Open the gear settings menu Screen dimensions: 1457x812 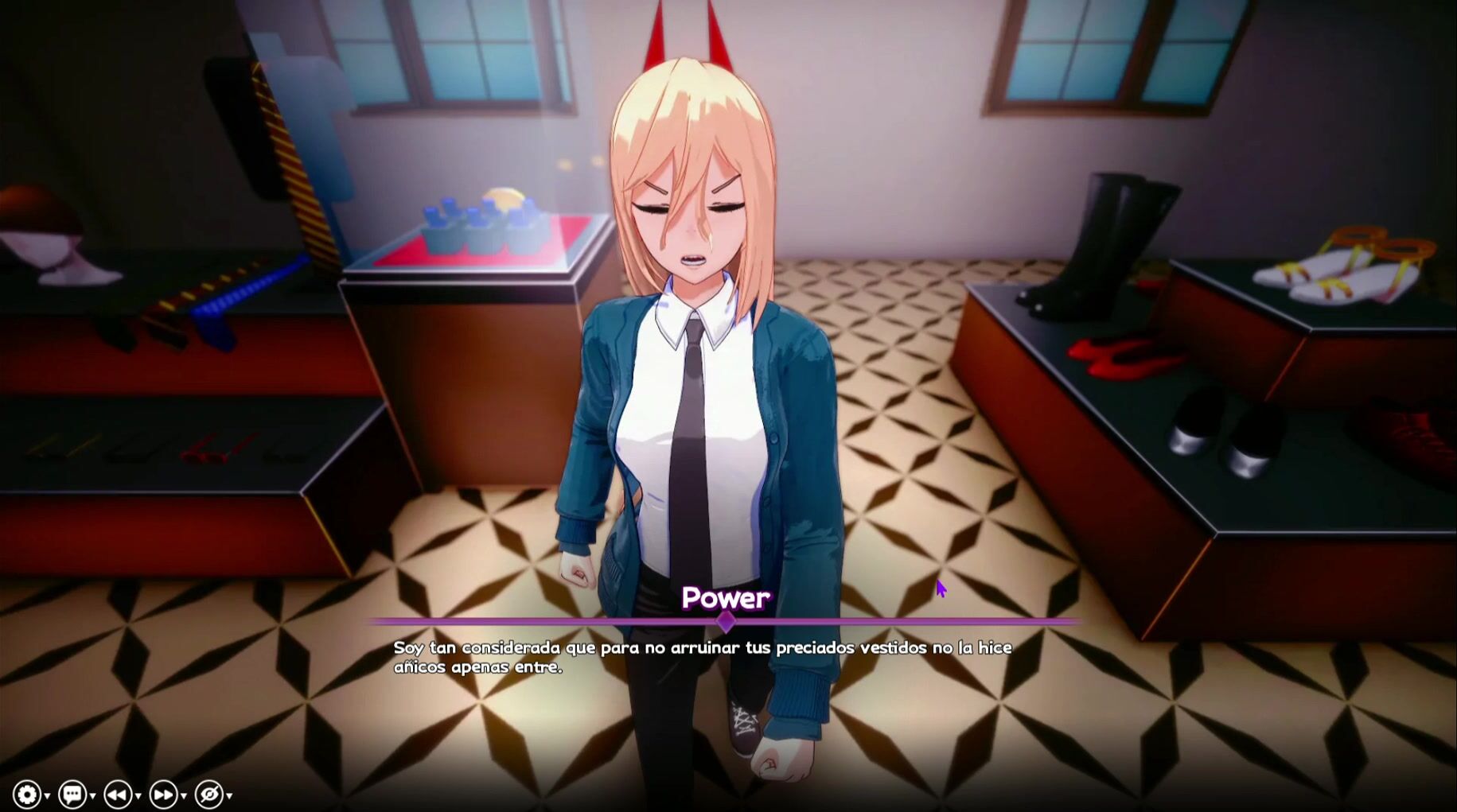click(26, 794)
